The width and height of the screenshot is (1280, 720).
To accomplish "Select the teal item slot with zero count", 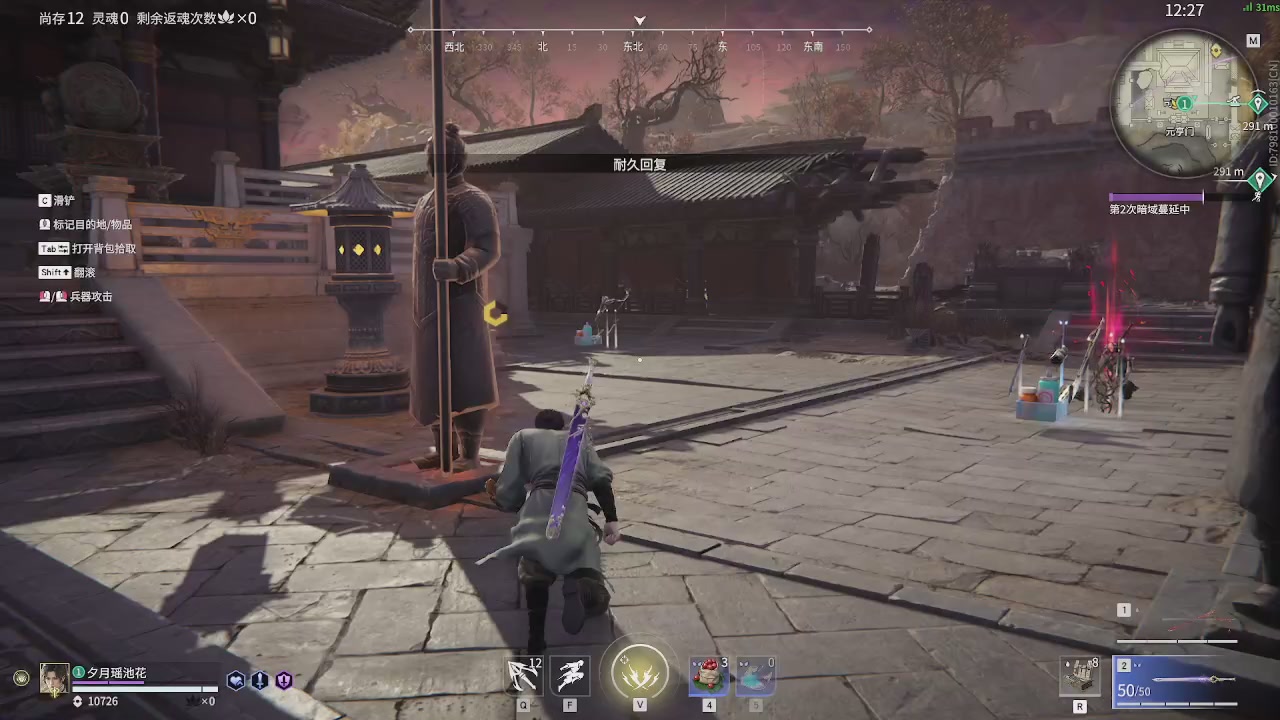I will 755,676.
